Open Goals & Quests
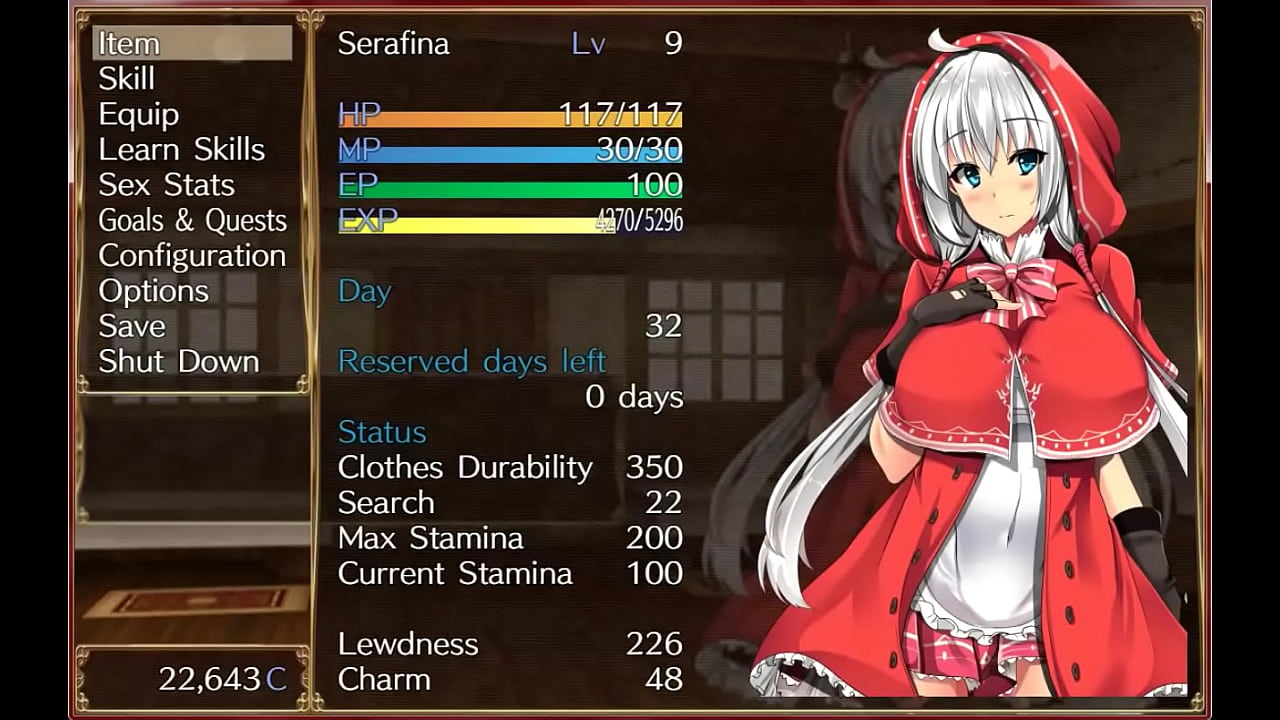 click(192, 221)
